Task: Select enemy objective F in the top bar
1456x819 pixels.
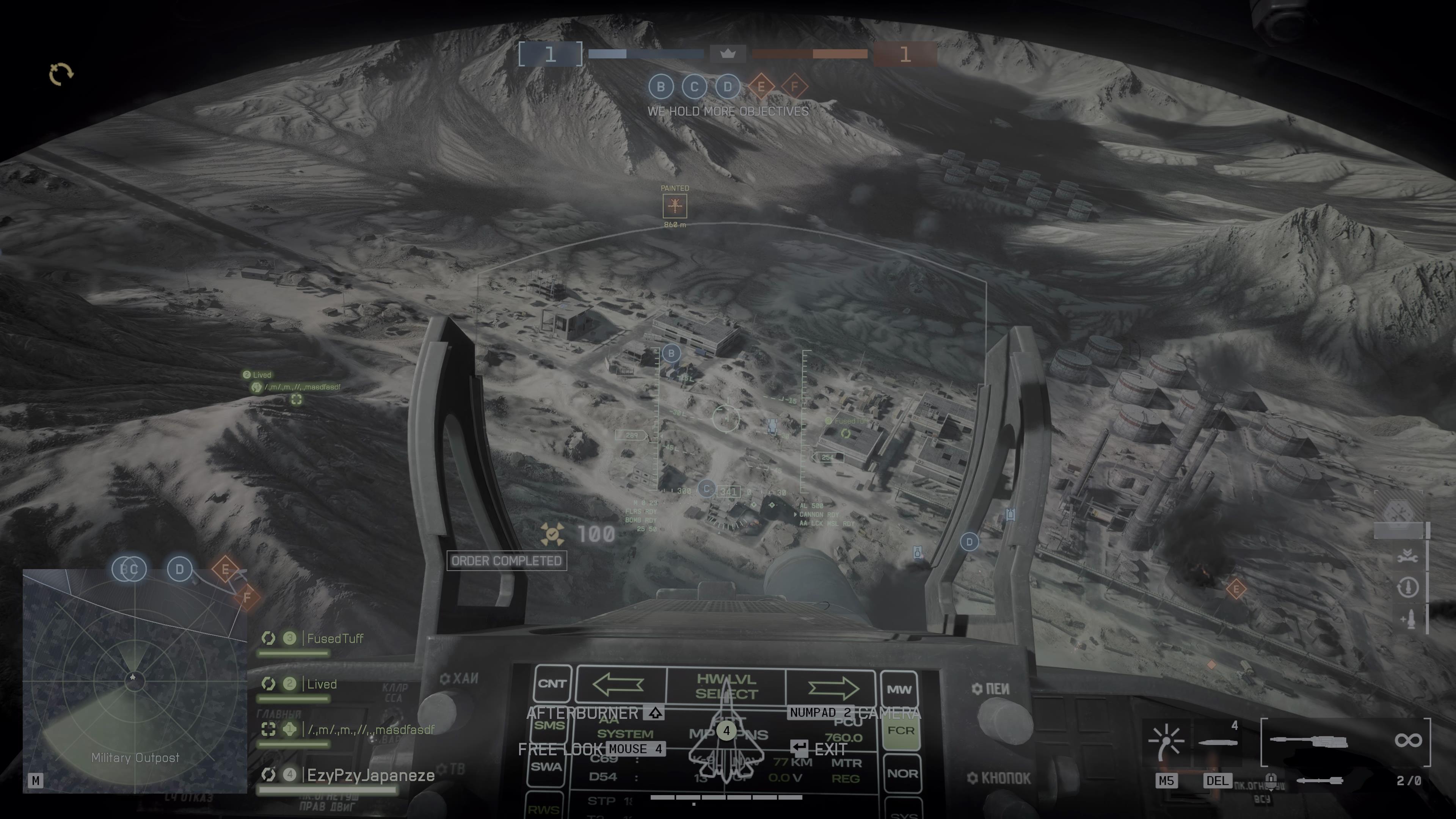Action: click(x=794, y=87)
